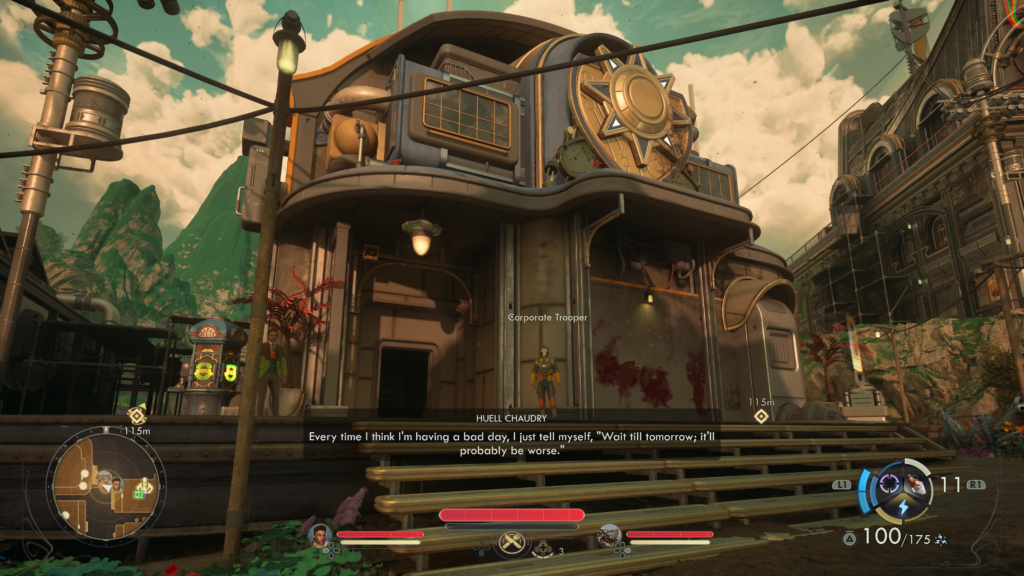Screen dimensions: 1024x576
Task: Activate the crossed-blades ability icon
Action: coord(511,541)
